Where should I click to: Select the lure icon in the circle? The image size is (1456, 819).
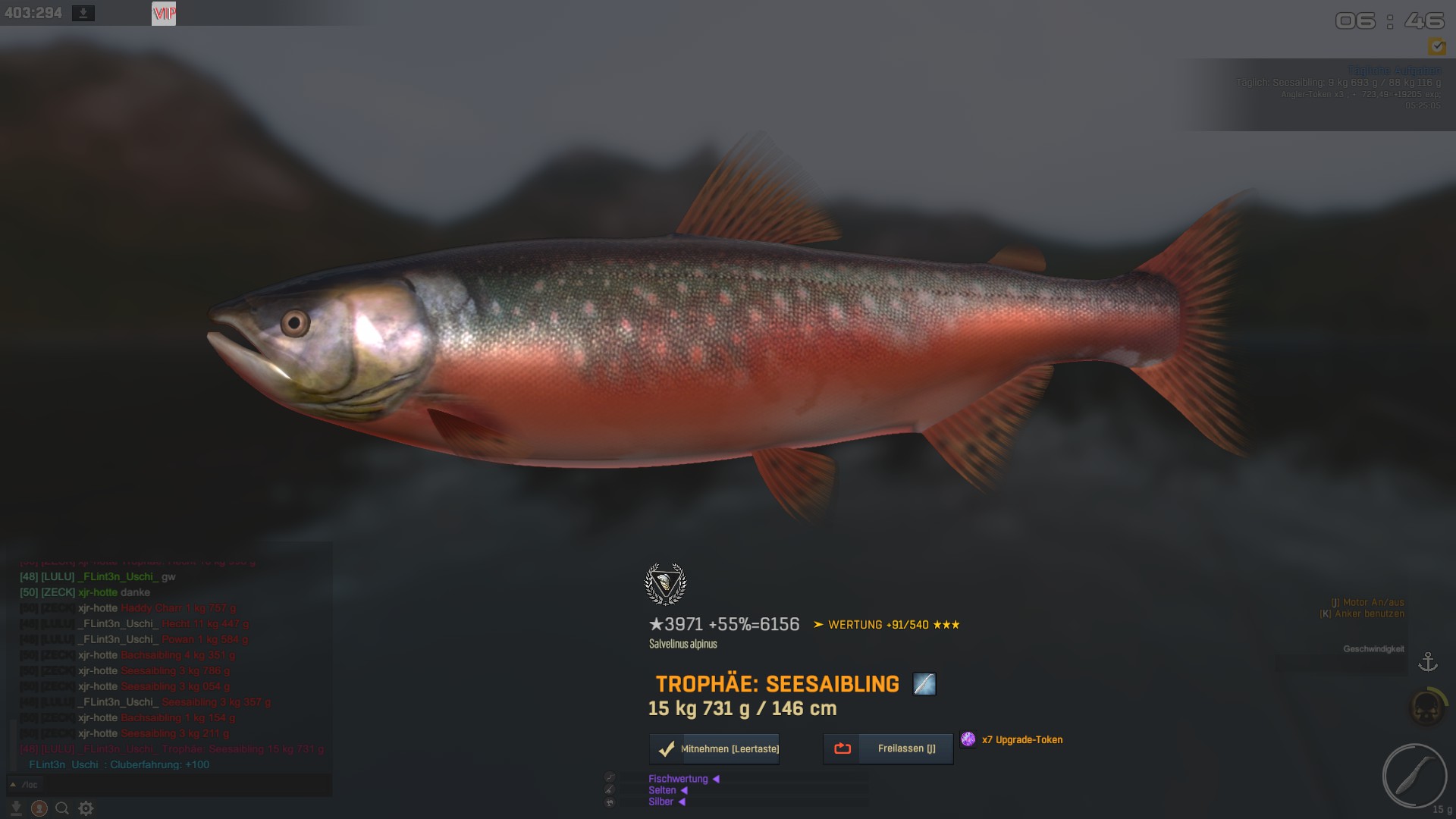tap(1414, 776)
